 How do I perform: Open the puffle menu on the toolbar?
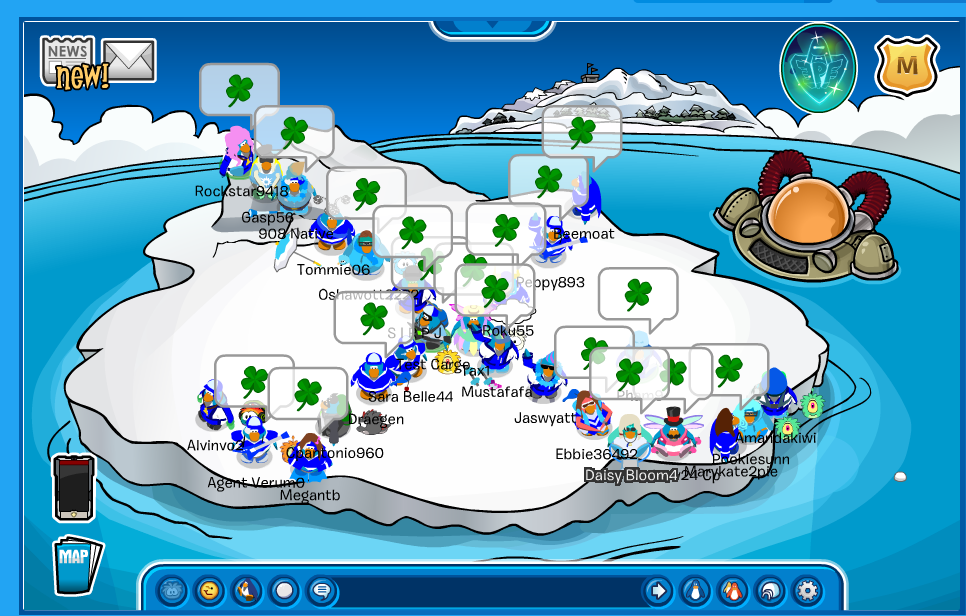[x=174, y=590]
